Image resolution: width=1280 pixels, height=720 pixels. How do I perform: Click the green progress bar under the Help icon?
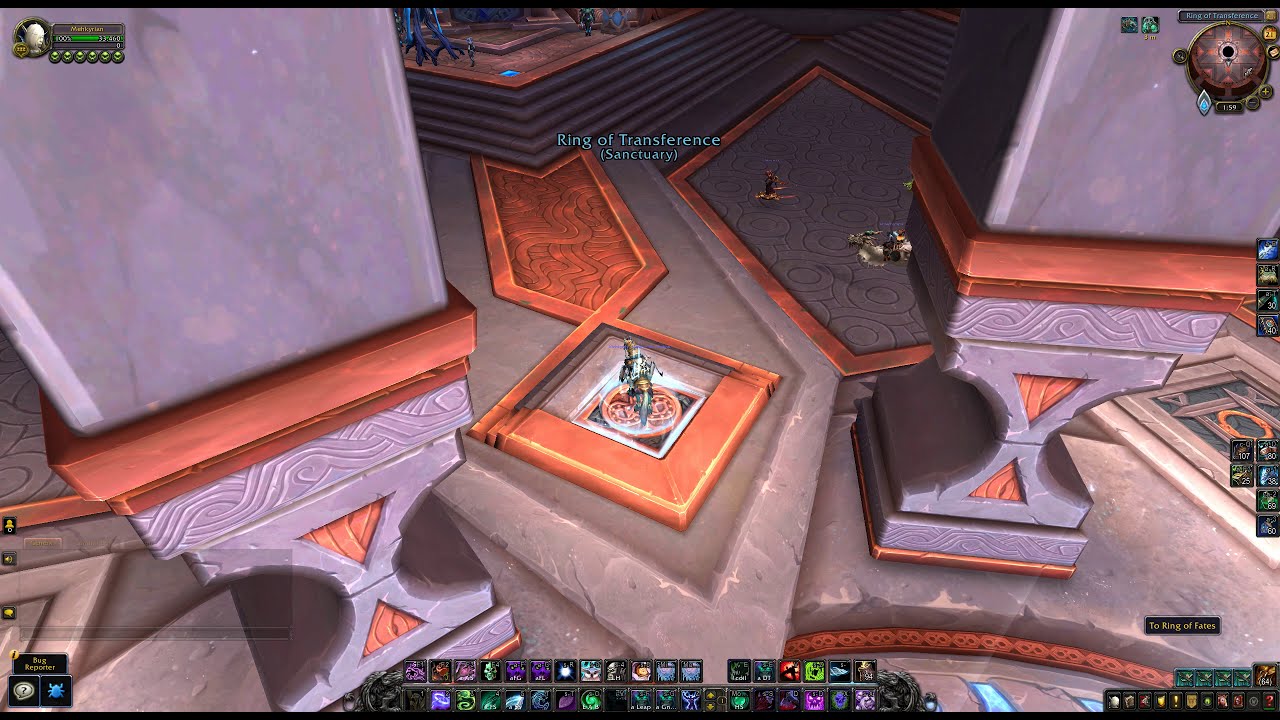pyautogui.click(x=1269, y=709)
